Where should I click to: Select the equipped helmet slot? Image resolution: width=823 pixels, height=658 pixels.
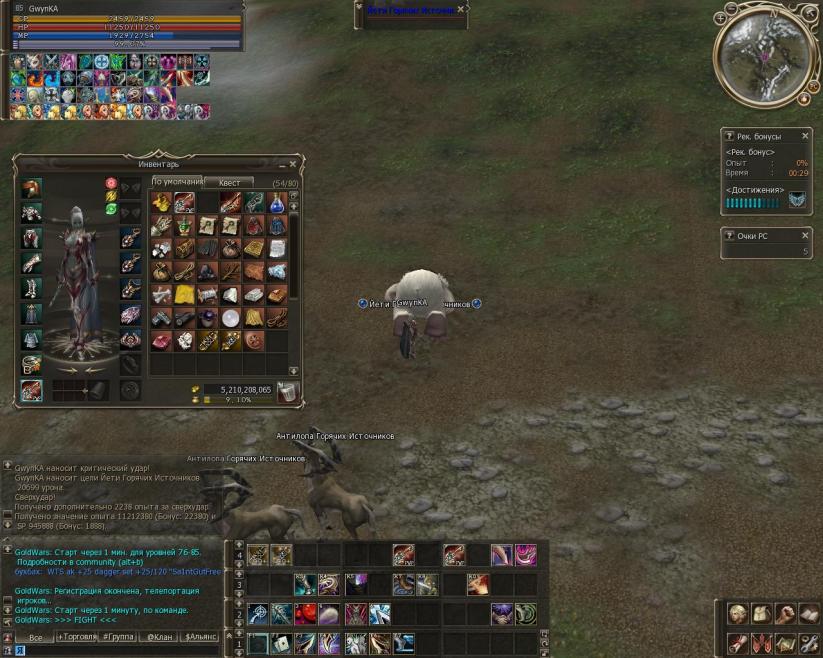pos(32,188)
